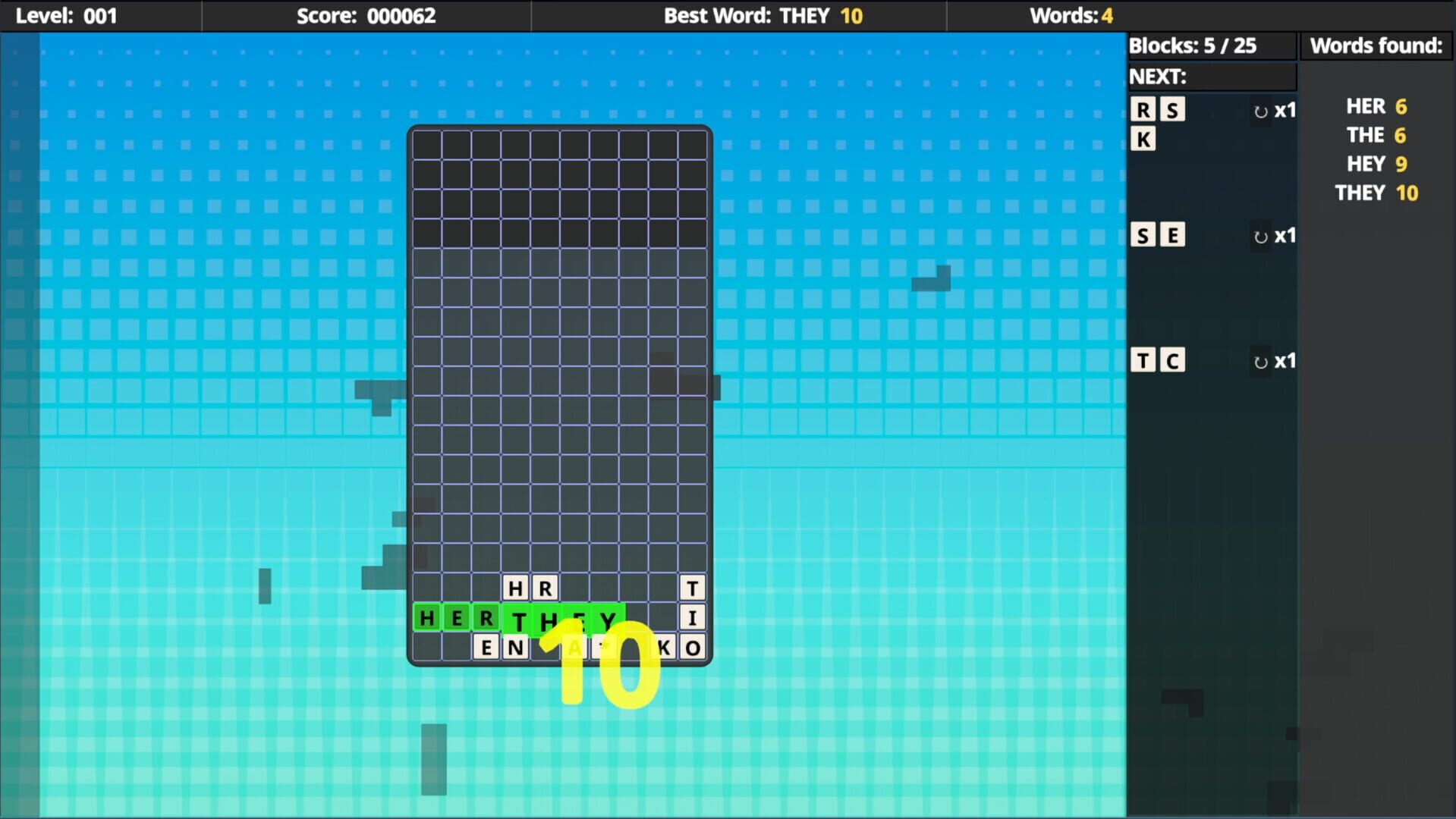The image size is (1456, 819).
Task: Select the letter R tile in the NEXT queue
Action: click(1143, 109)
